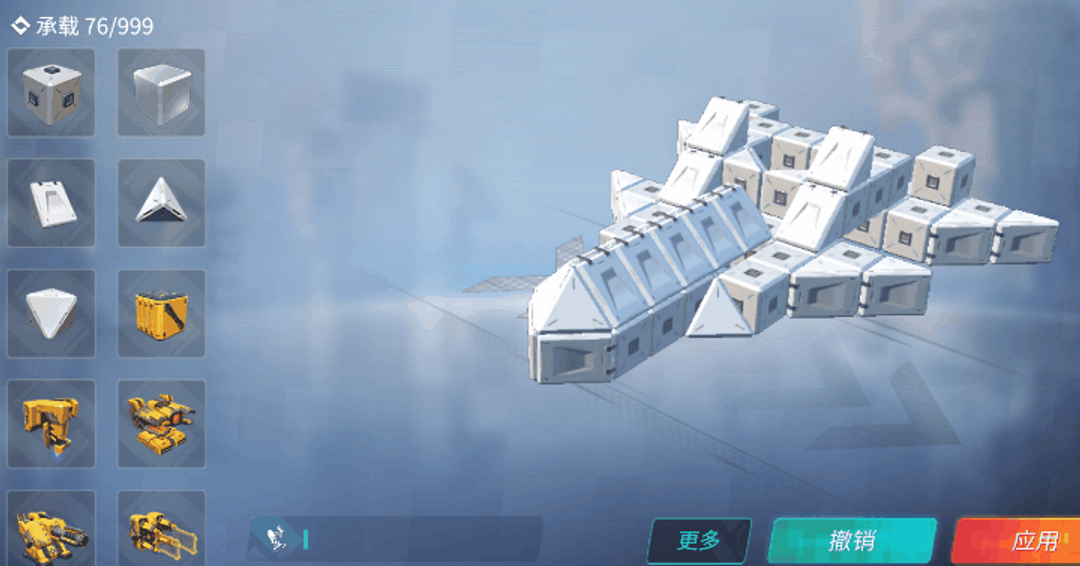
Task: Pick the white slope wedge block
Action: point(51,203)
